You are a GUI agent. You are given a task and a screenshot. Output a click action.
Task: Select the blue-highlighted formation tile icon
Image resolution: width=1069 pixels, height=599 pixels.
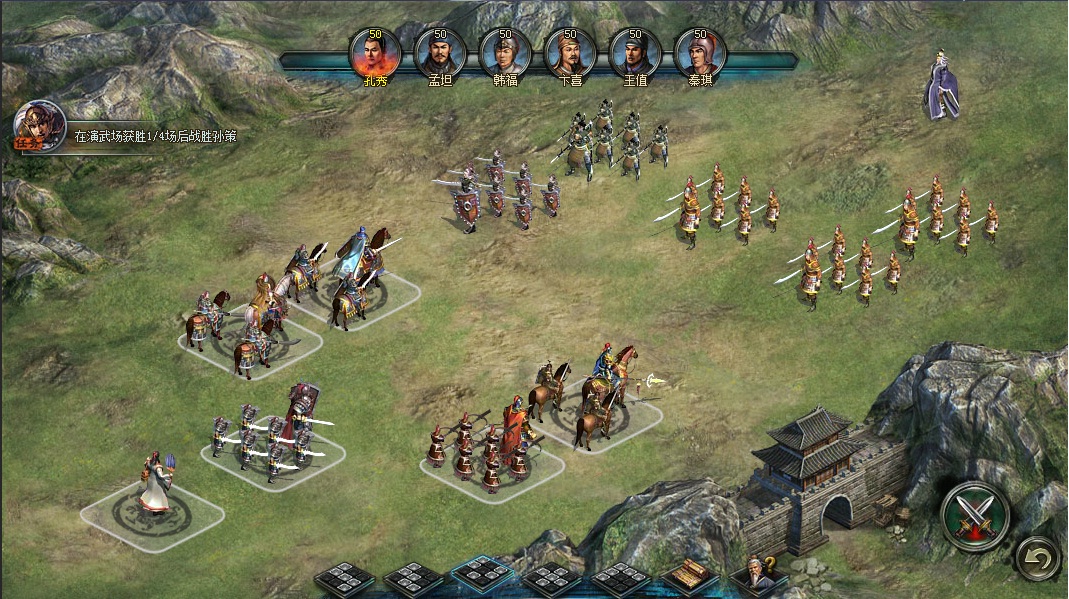coord(482,577)
